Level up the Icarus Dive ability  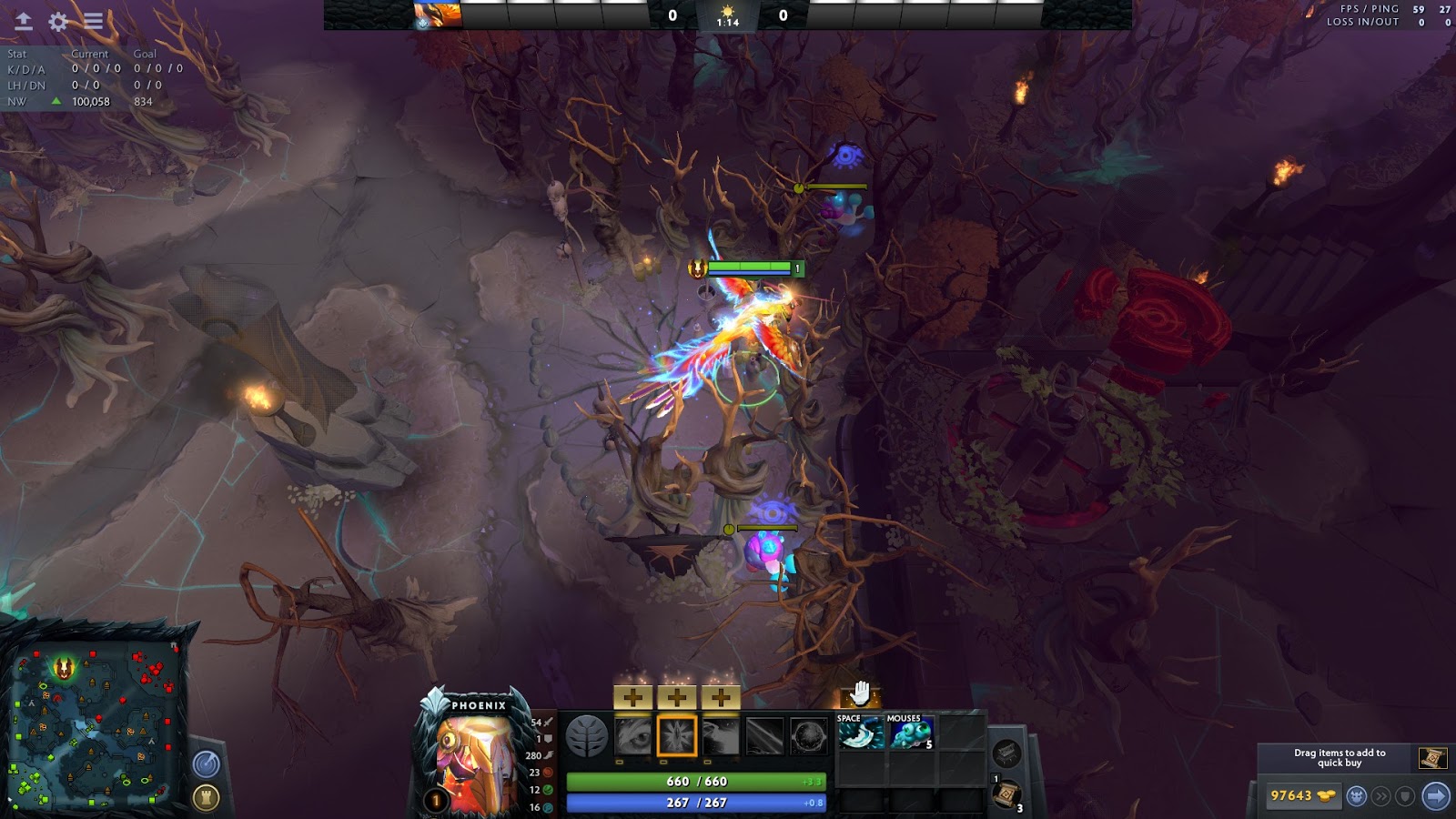tap(633, 698)
